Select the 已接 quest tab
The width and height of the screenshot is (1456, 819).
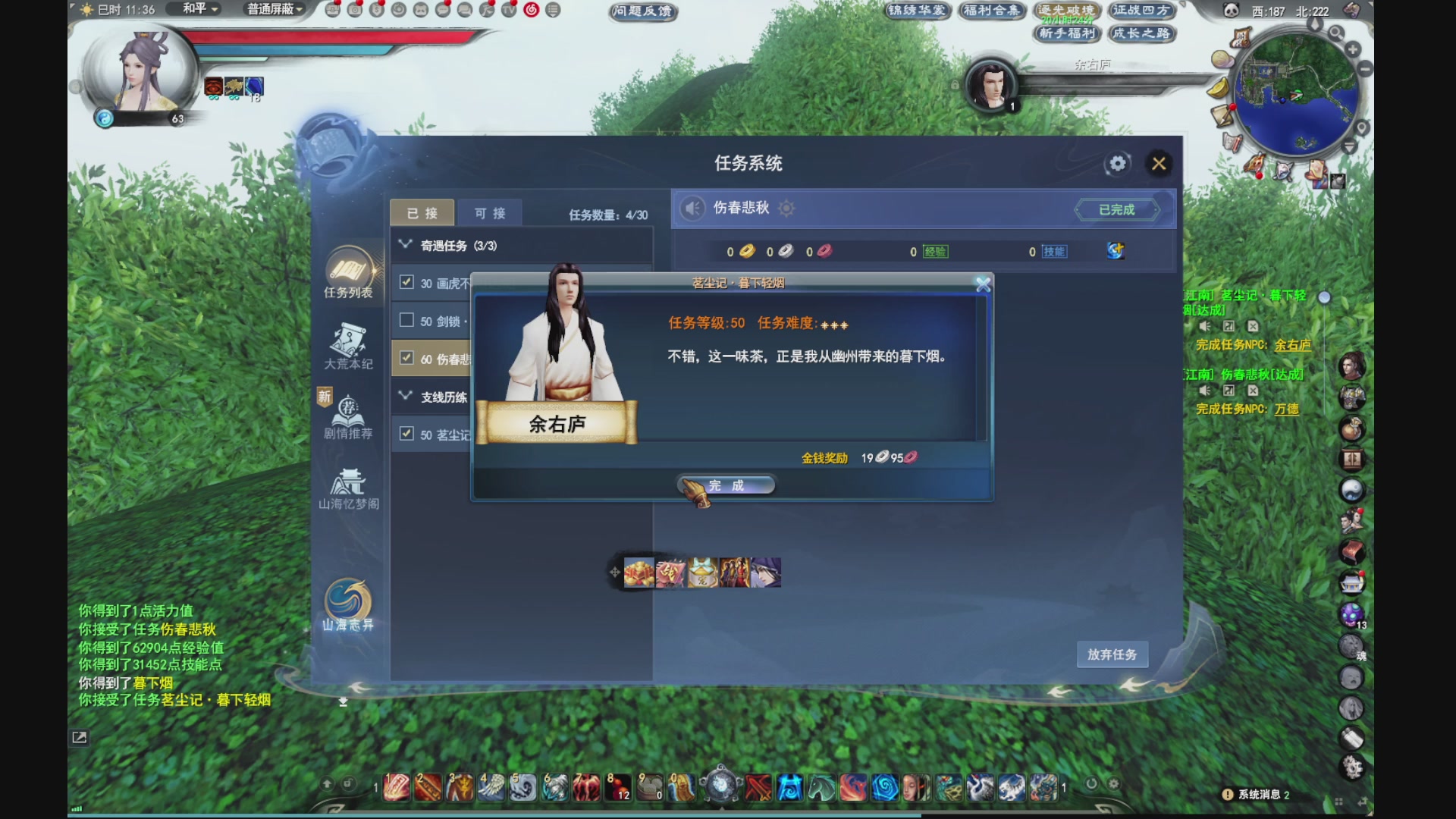tap(422, 212)
